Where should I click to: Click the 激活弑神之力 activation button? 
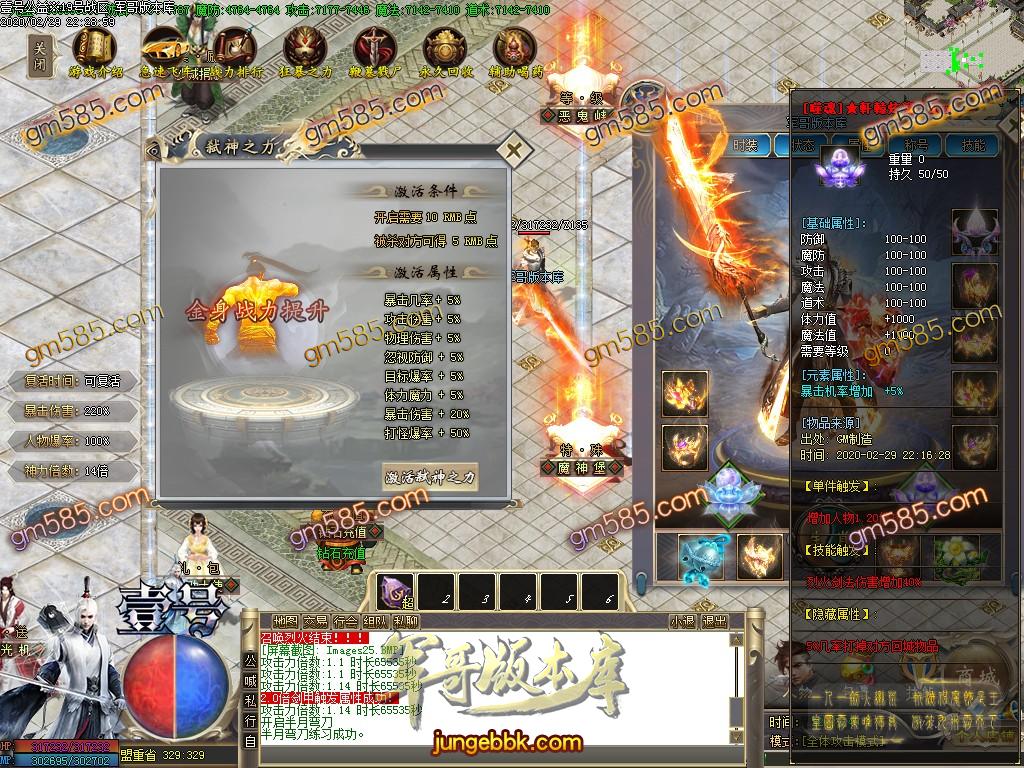pyautogui.click(x=431, y=477)
